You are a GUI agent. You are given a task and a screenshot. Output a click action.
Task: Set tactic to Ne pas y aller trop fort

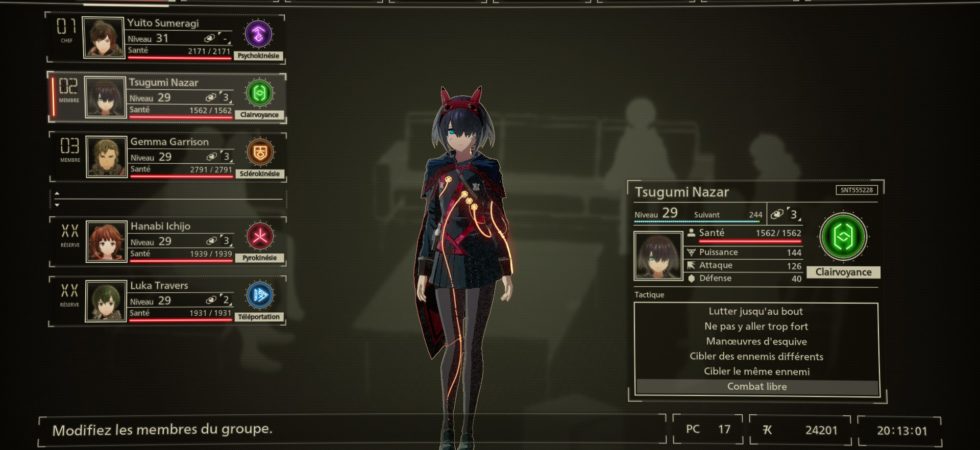point(757,326)
